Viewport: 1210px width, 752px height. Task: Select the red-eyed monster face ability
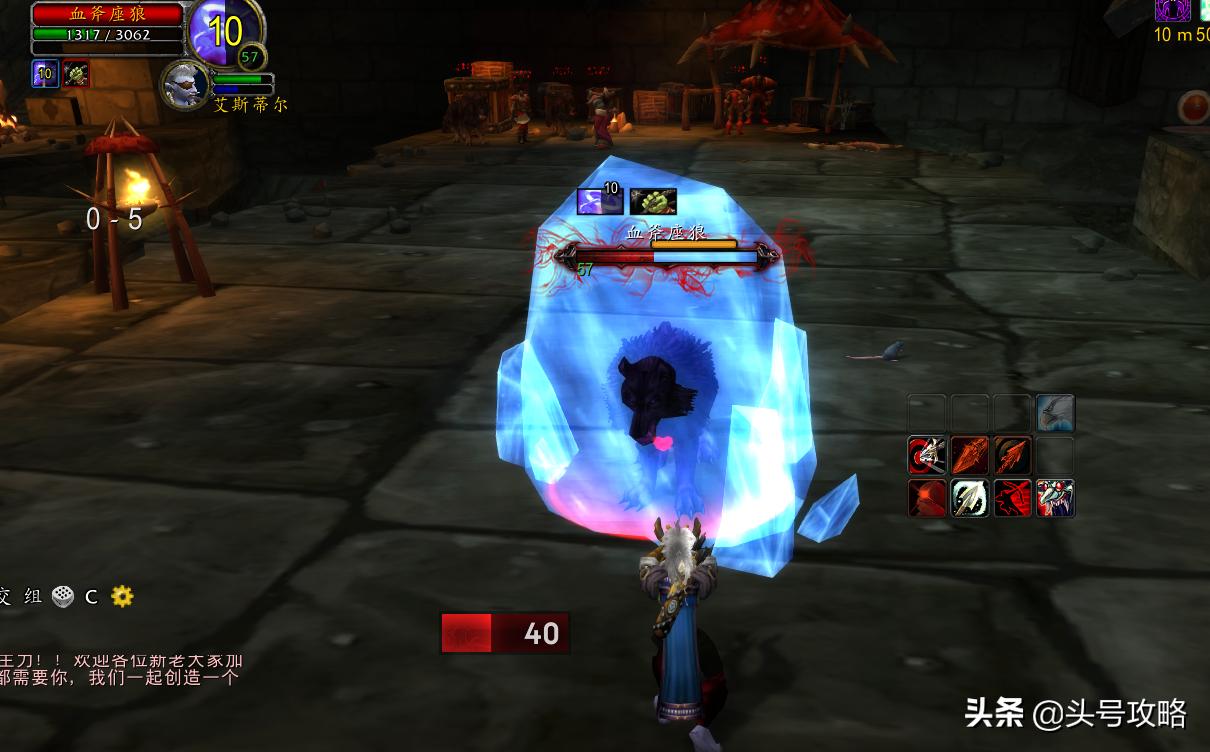tap(1055, 498)
